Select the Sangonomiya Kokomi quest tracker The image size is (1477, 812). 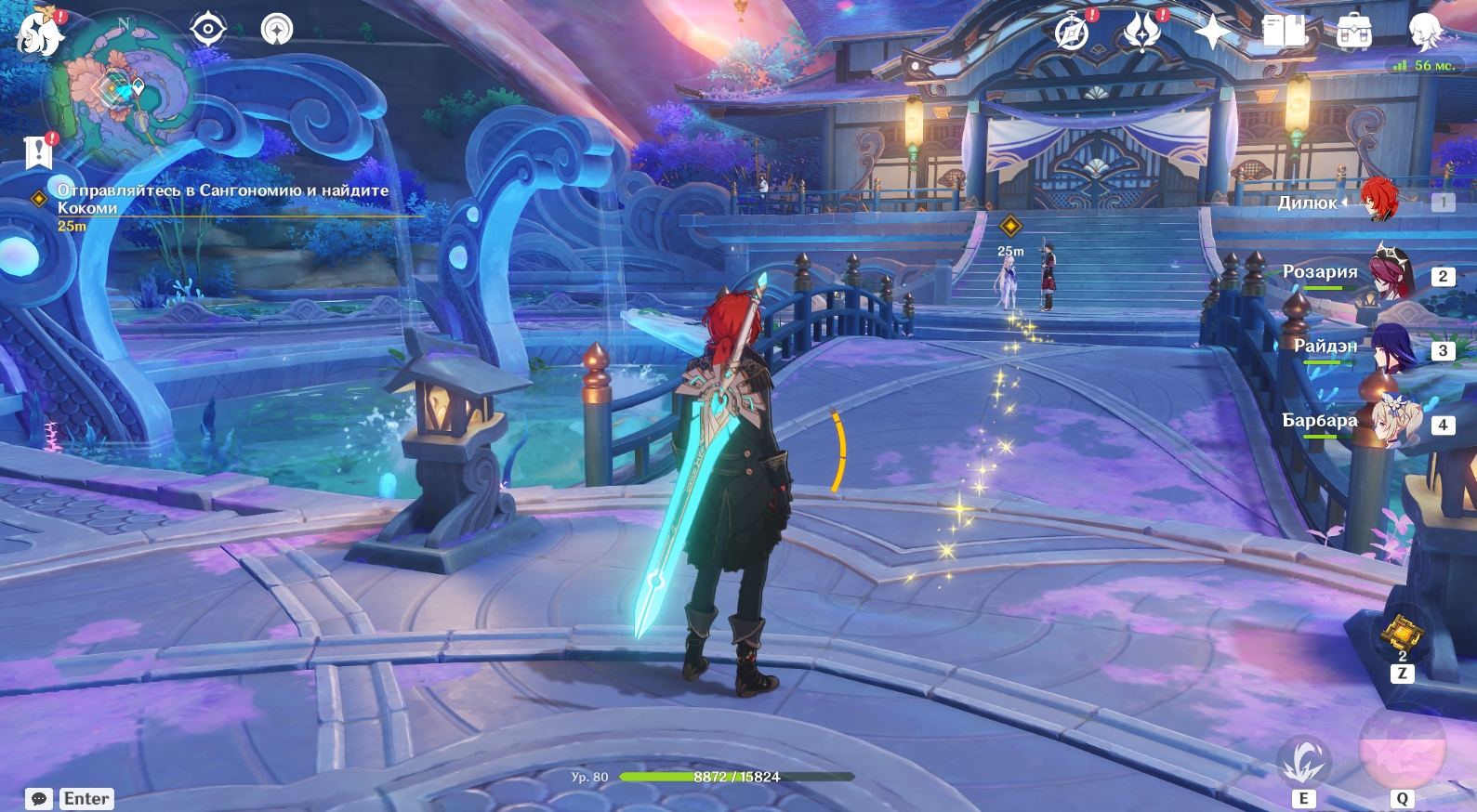223,199
